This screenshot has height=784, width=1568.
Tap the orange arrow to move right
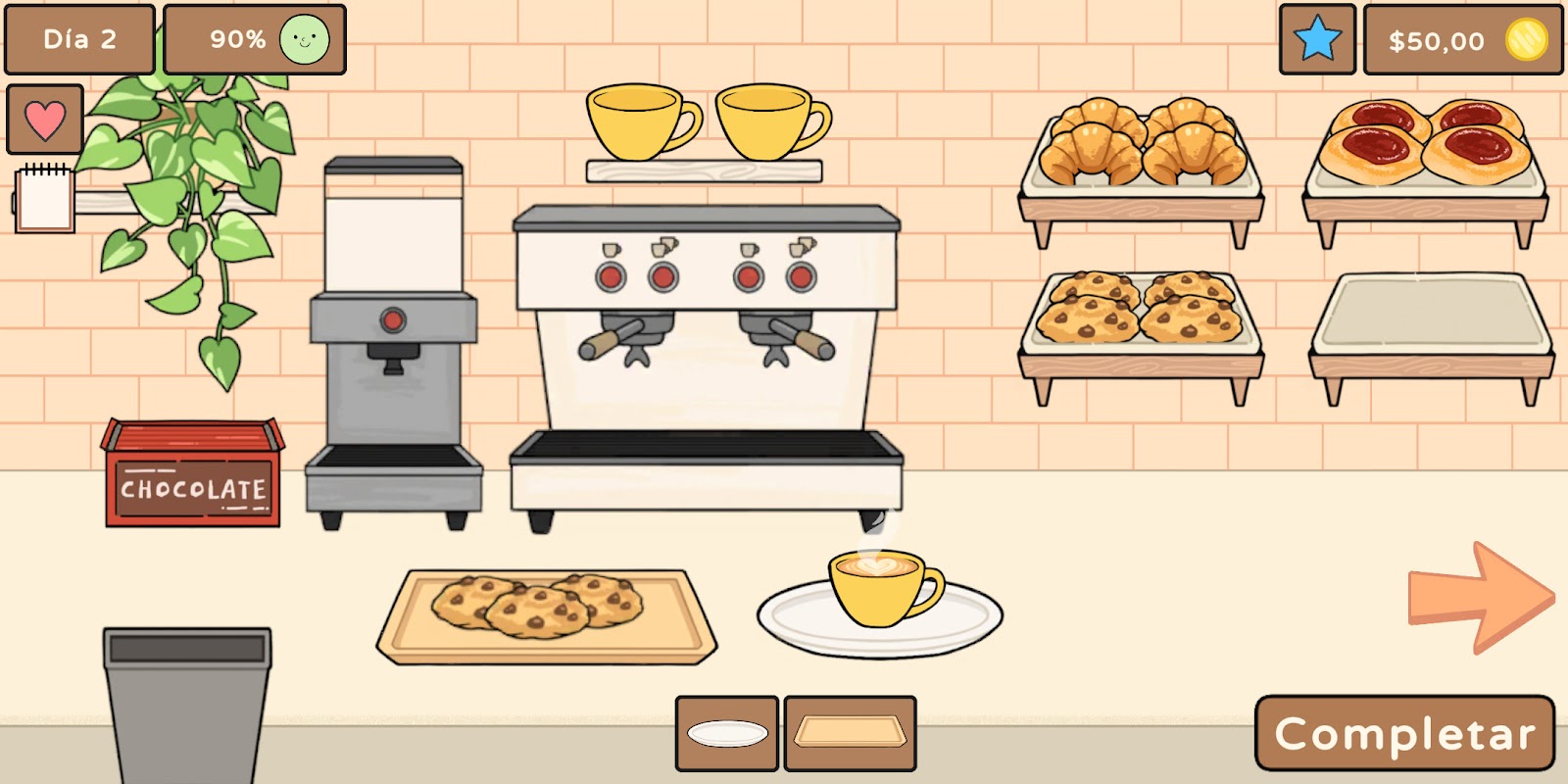pyautogui.click(x=1479, y=597)
